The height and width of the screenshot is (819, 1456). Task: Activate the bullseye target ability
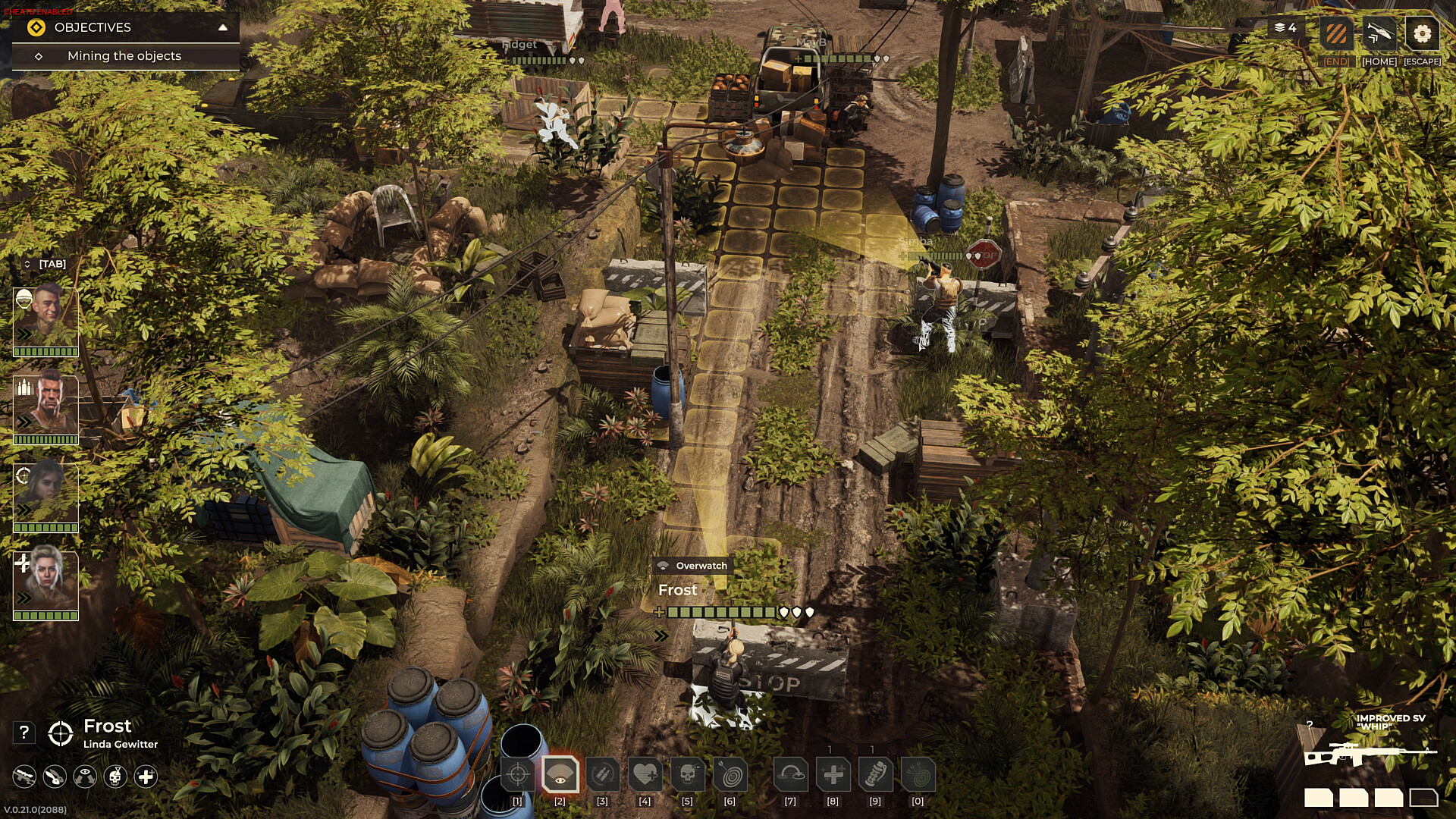pyautogui.click(x=730, y=775)
